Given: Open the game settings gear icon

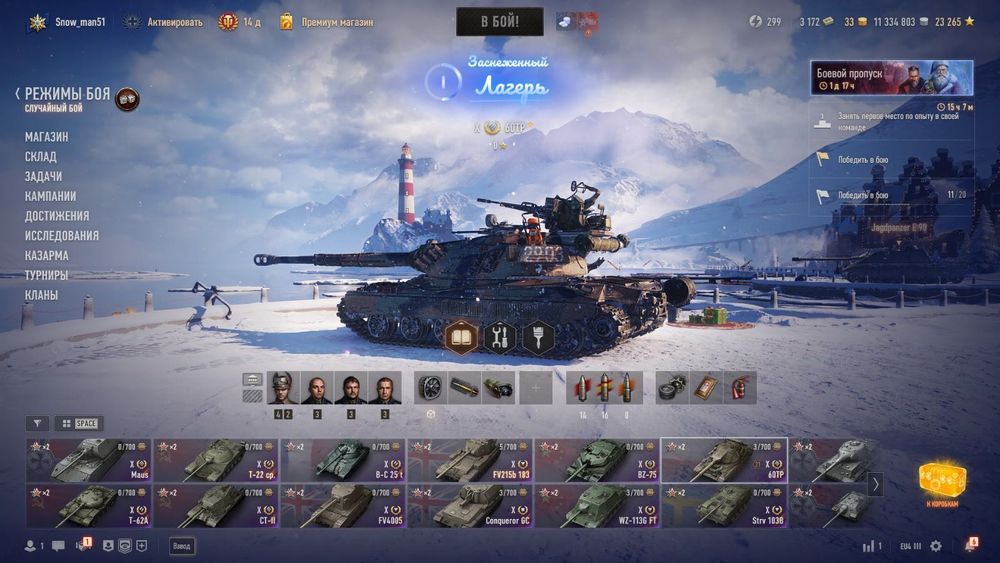Looking at the screenshot, I should [936, 546].
